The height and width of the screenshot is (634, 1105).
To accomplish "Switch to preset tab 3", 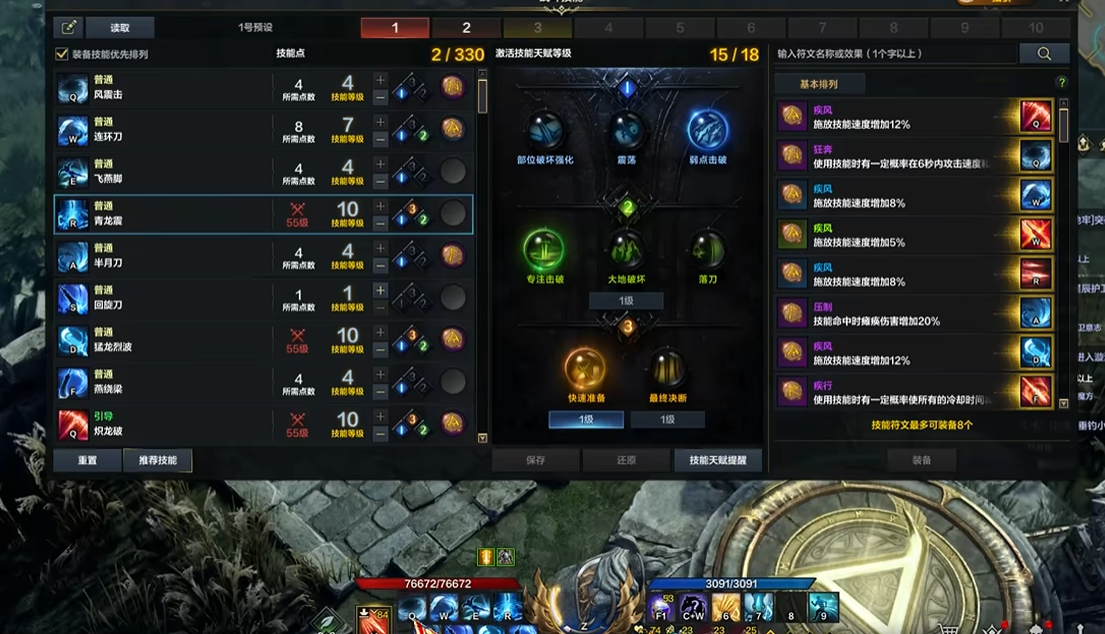I will [x=537, y=28].
